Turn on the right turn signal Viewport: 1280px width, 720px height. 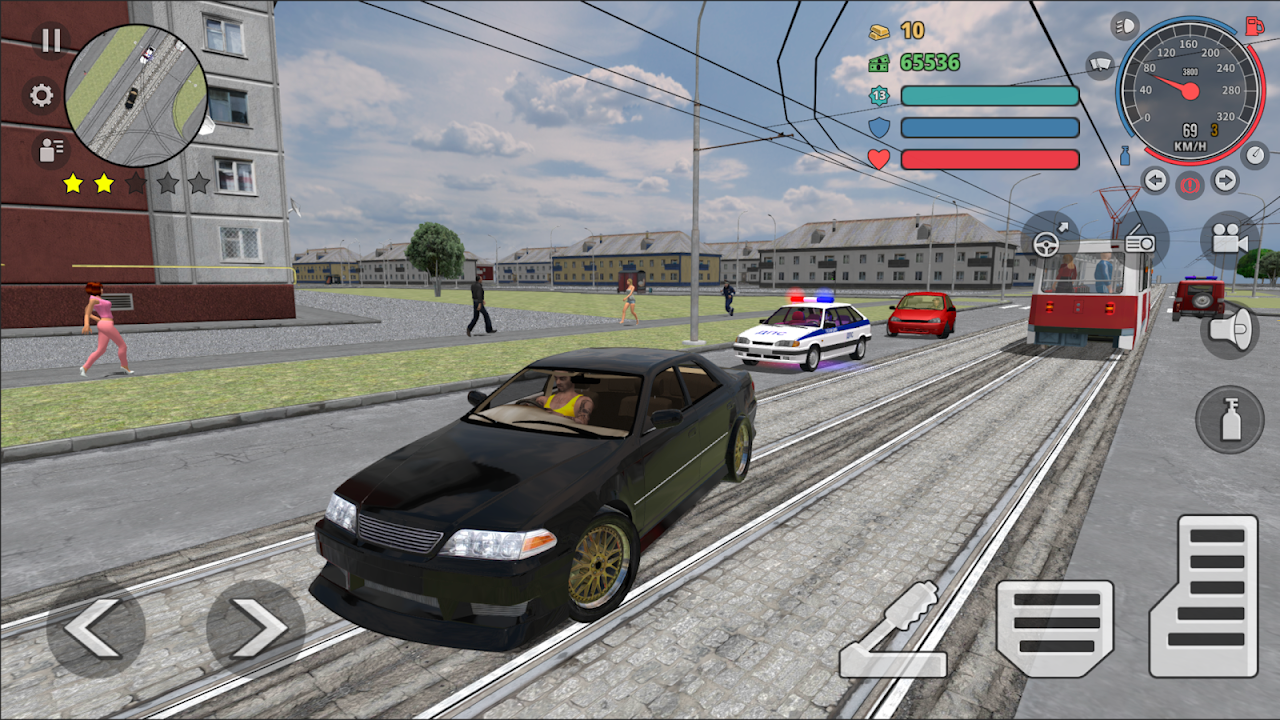1225,180
